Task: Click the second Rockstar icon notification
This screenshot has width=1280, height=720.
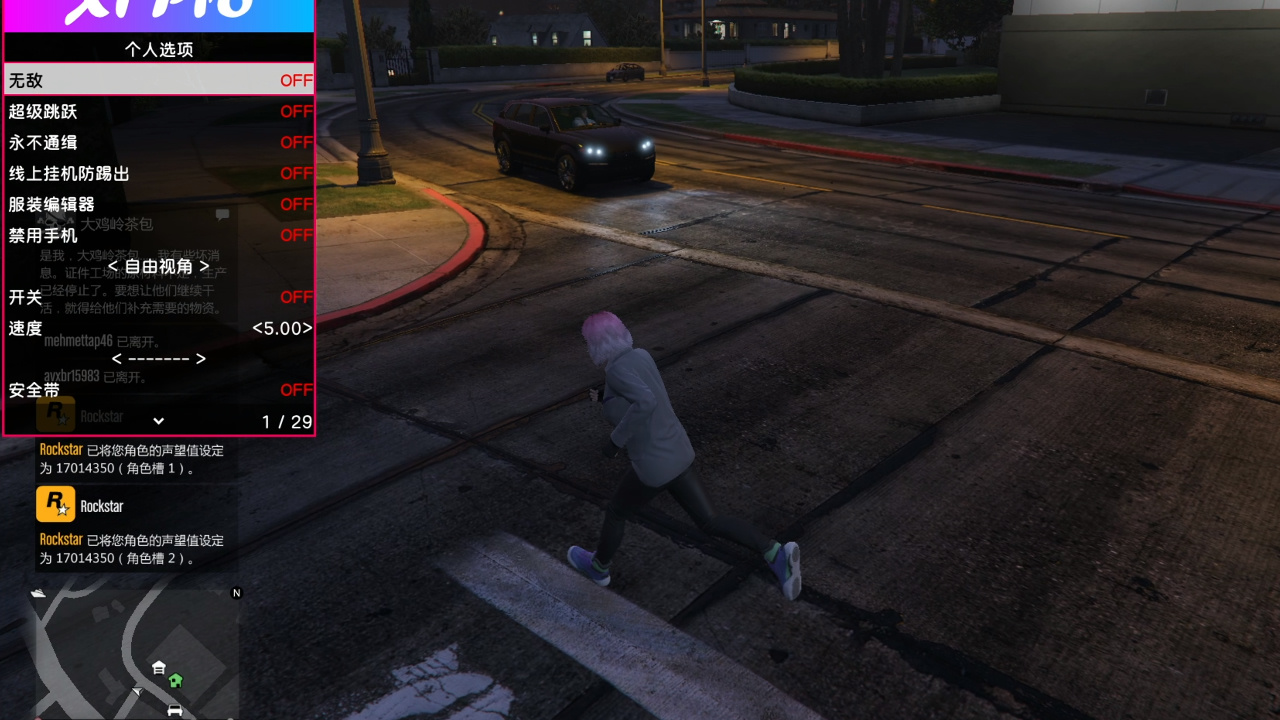Action: coord(55,503)
